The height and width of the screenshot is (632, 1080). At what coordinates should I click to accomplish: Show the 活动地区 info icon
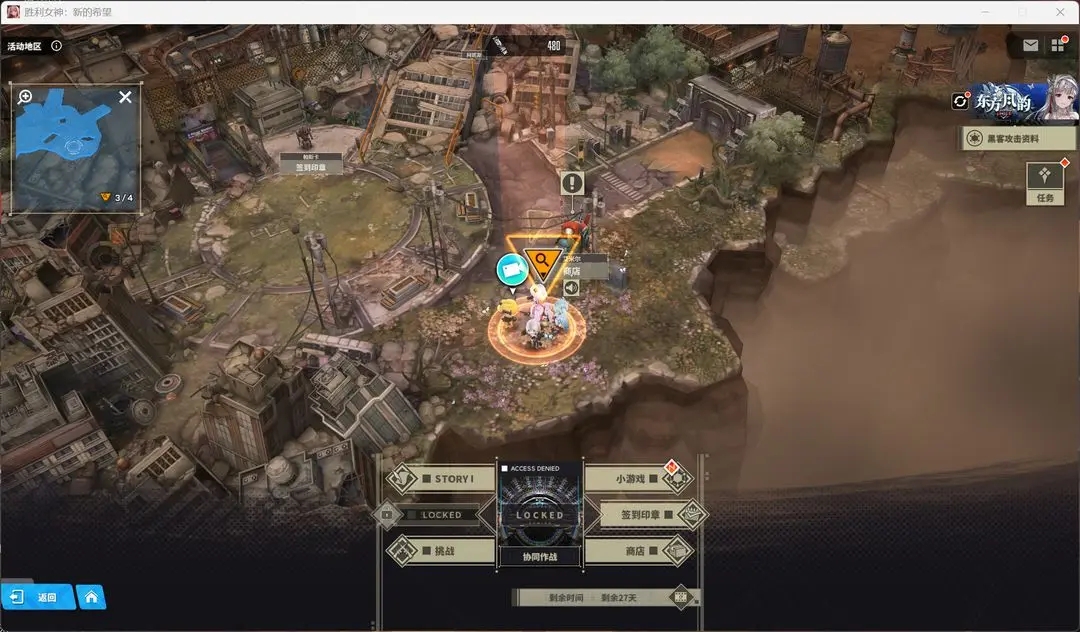coord(56,45)
